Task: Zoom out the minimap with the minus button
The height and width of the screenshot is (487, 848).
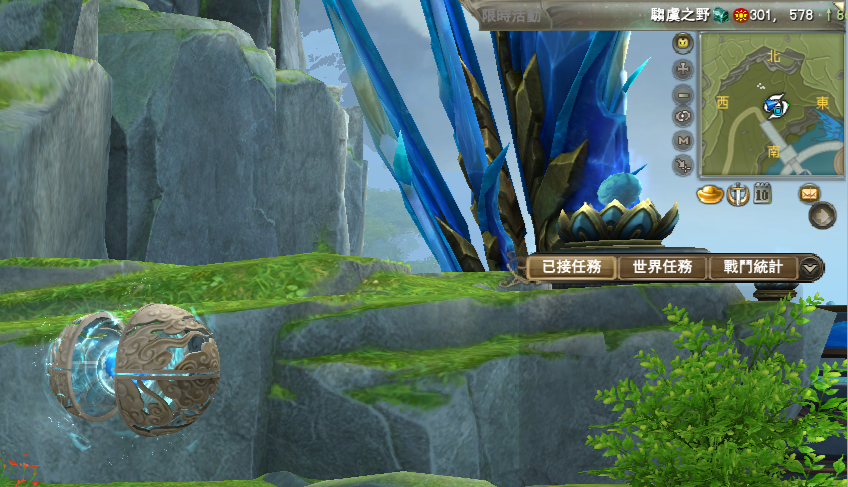Action: click(x=684, y=93)
